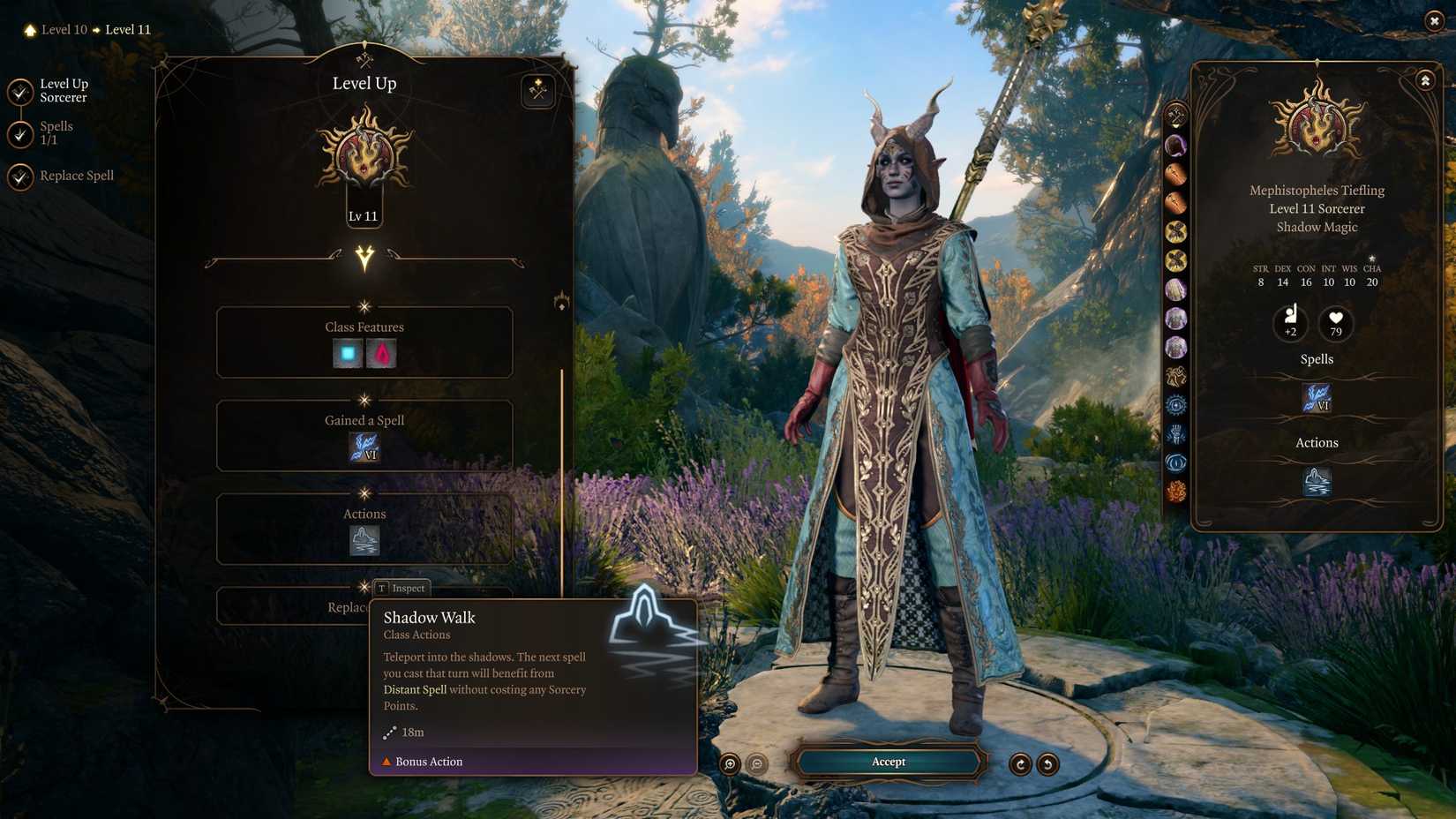Click the pink Class Features icon

pos(379,352)
